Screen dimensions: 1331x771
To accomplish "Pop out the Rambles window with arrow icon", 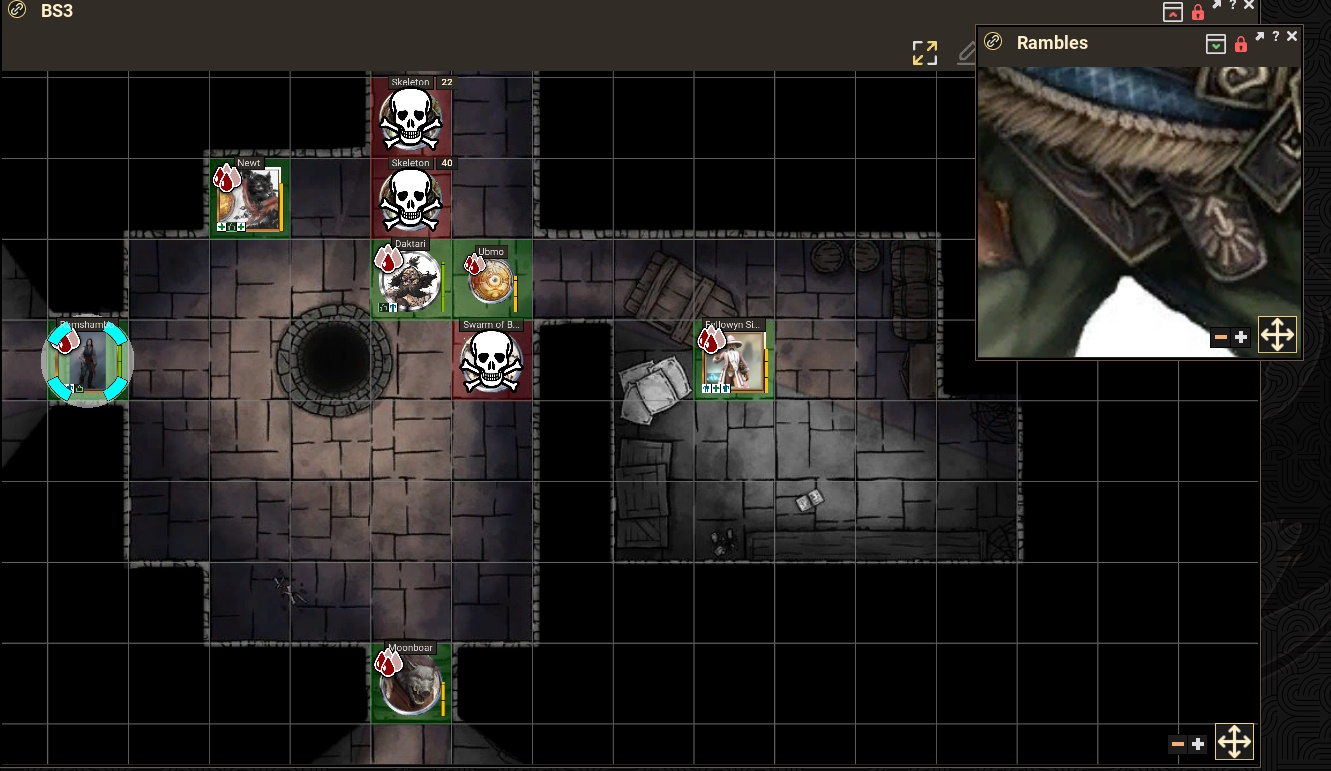I will tap(1260, 37).
